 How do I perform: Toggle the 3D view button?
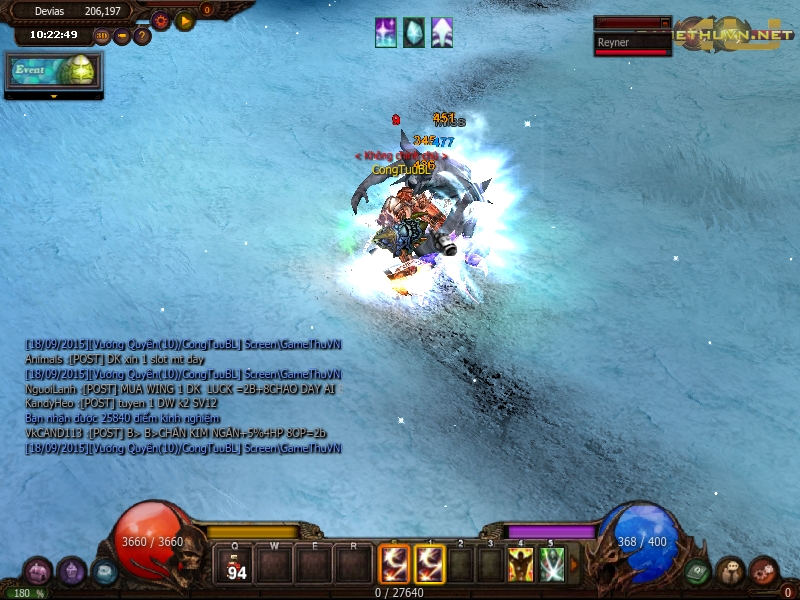(102, 36)
